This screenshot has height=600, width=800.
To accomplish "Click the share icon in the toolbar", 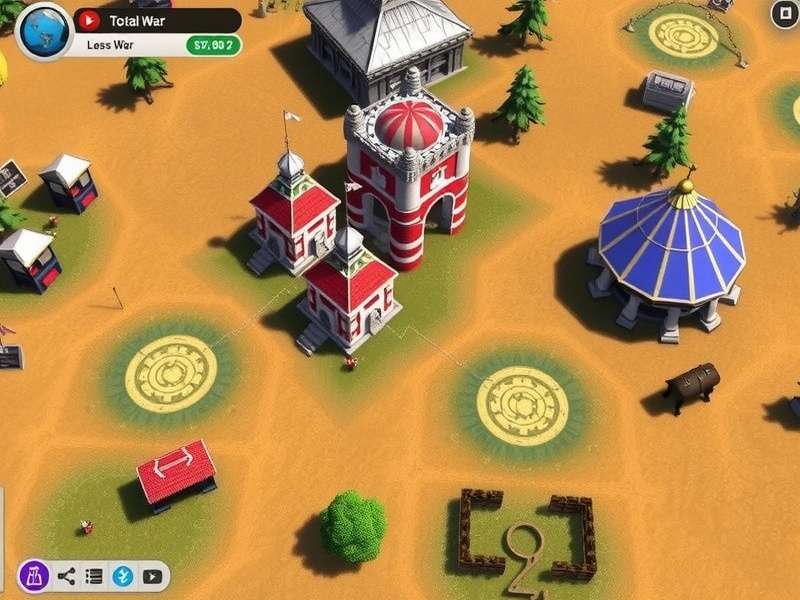I will [66, 576].
